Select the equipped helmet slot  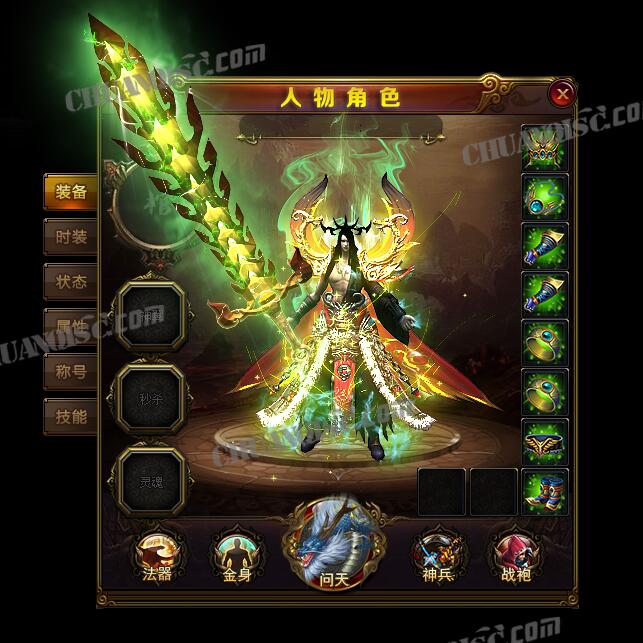(545, 147)
